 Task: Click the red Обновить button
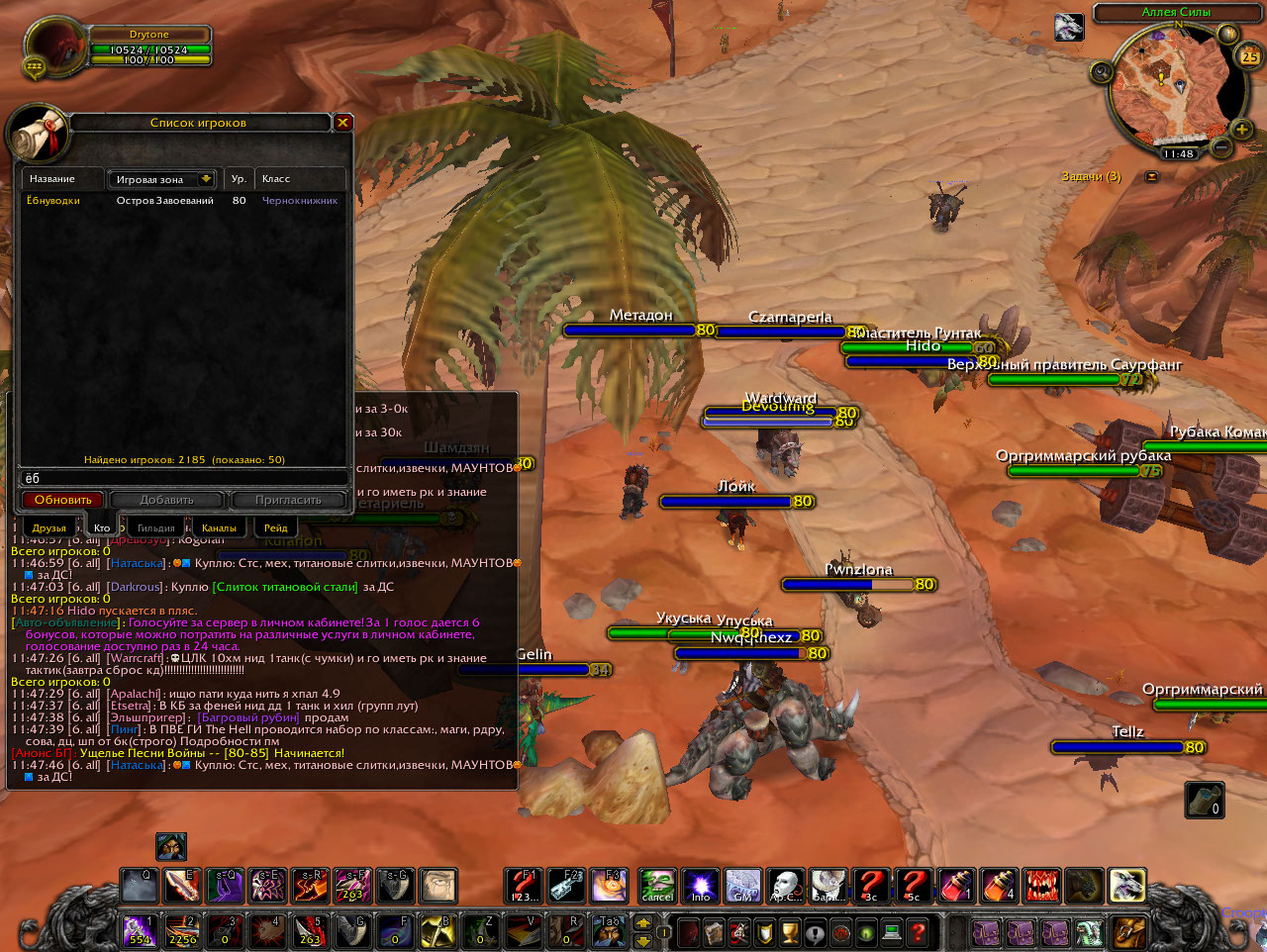coord(63,500)
